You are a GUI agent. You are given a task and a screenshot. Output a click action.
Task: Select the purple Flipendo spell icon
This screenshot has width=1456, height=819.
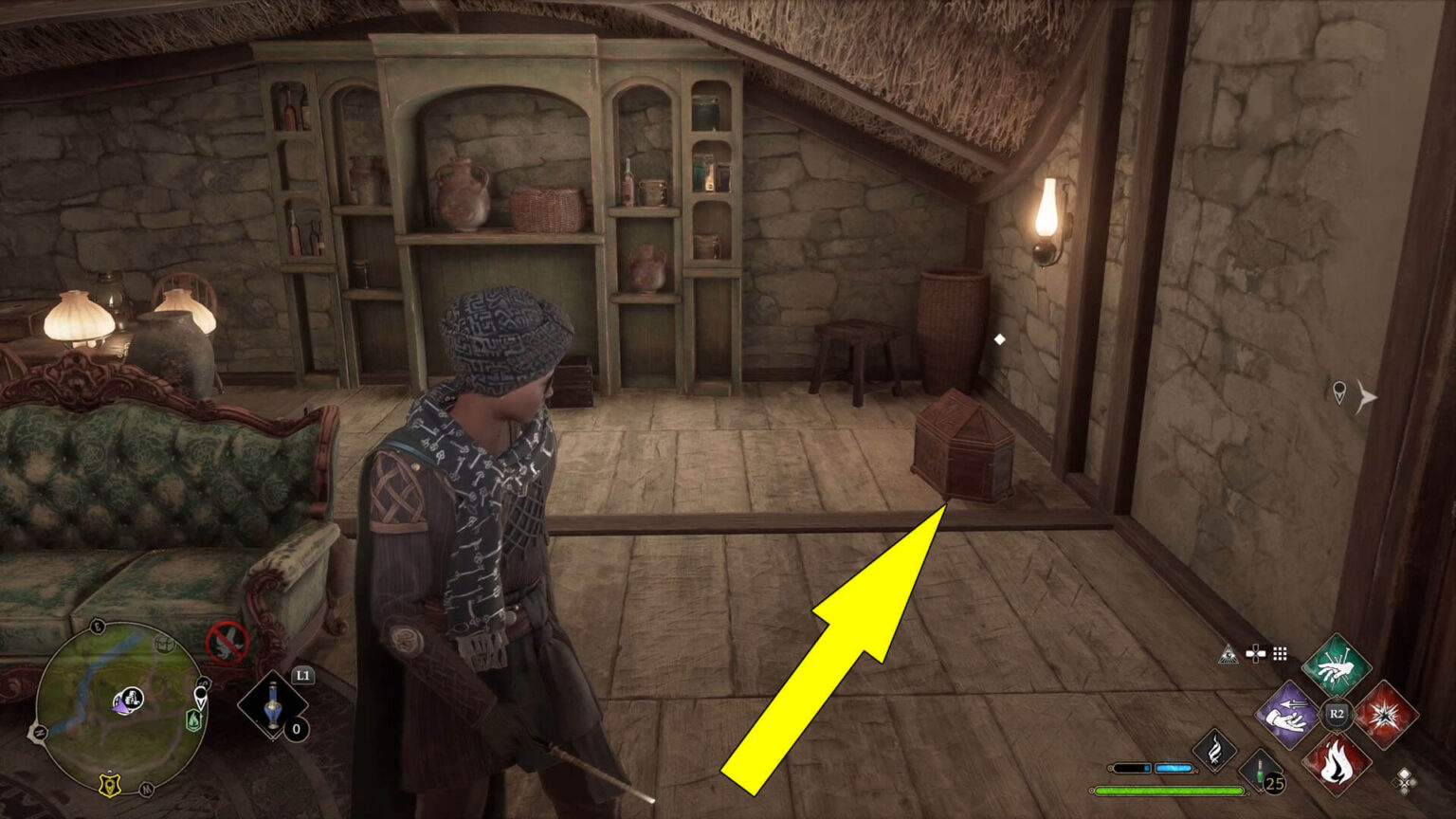click(x=1288, y=714)
